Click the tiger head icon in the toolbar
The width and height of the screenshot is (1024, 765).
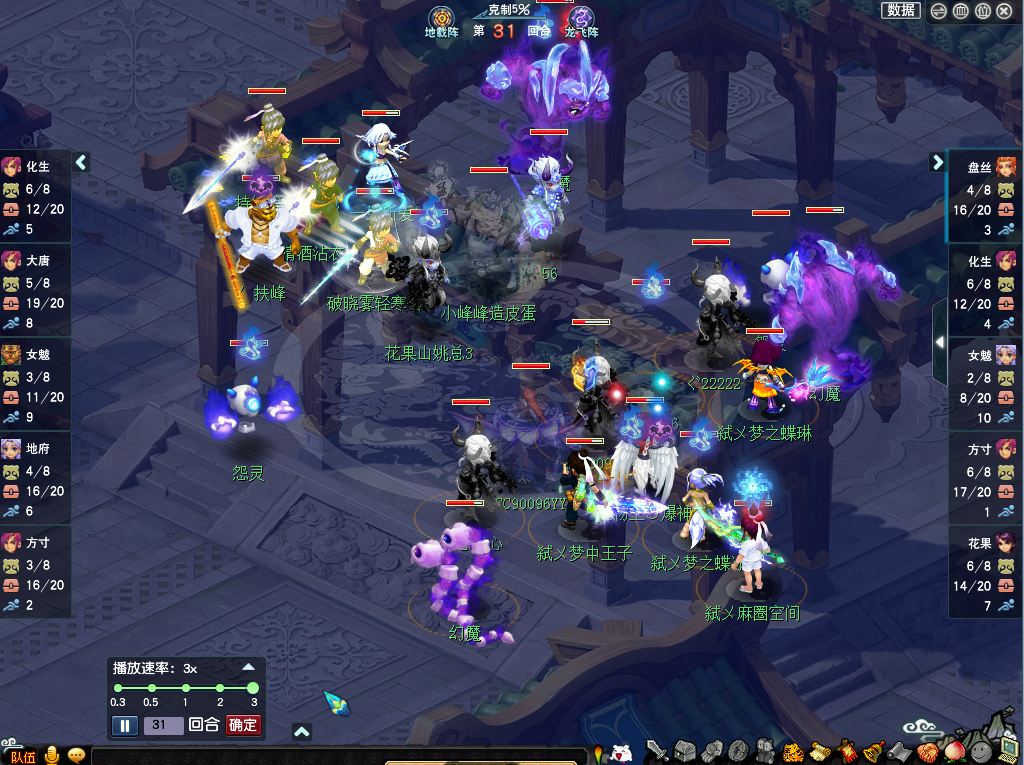click(x=792, y=751)
